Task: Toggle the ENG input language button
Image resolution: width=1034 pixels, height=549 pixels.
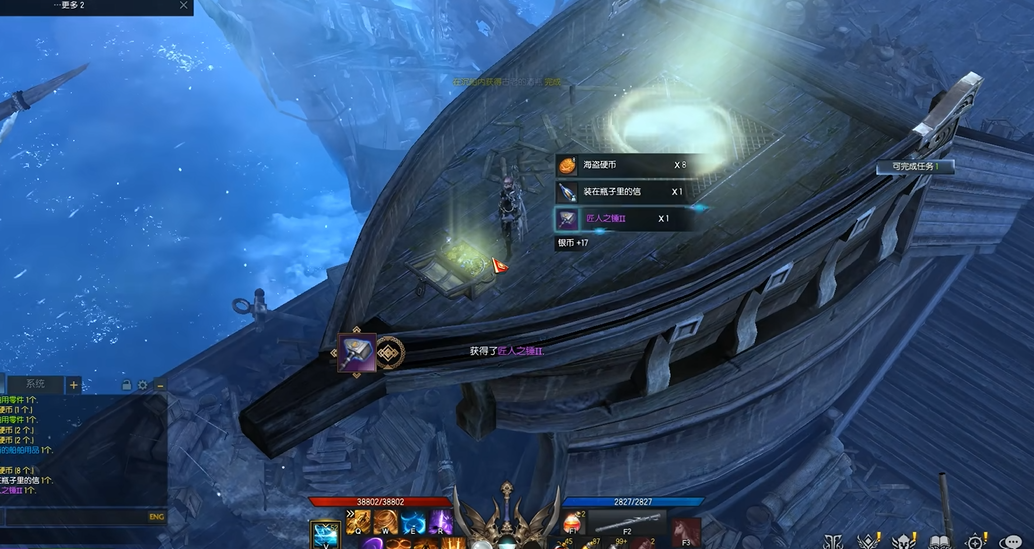Action: coord(156,517)
